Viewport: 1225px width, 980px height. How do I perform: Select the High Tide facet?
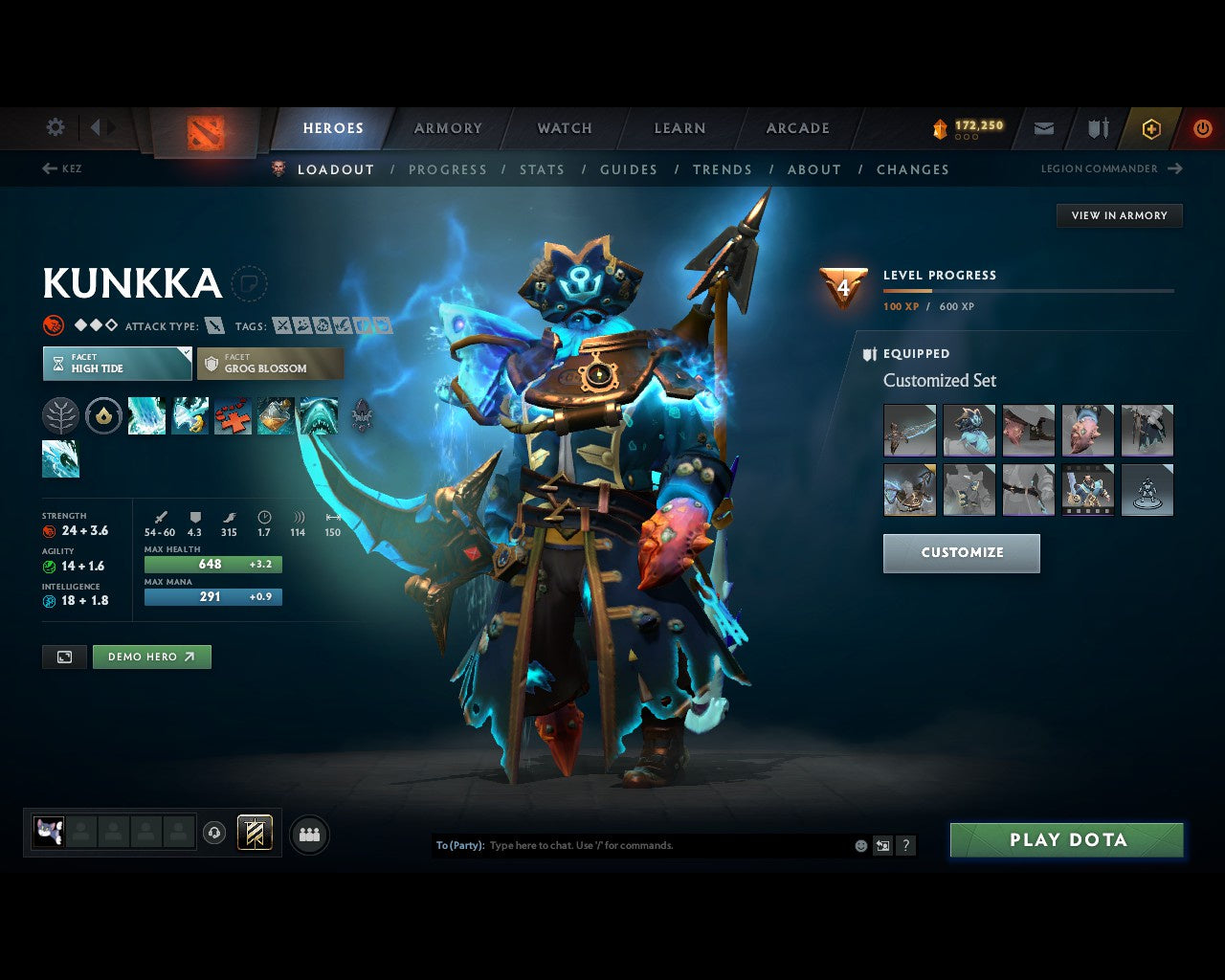pyautogui.click(x=116, y=364)
